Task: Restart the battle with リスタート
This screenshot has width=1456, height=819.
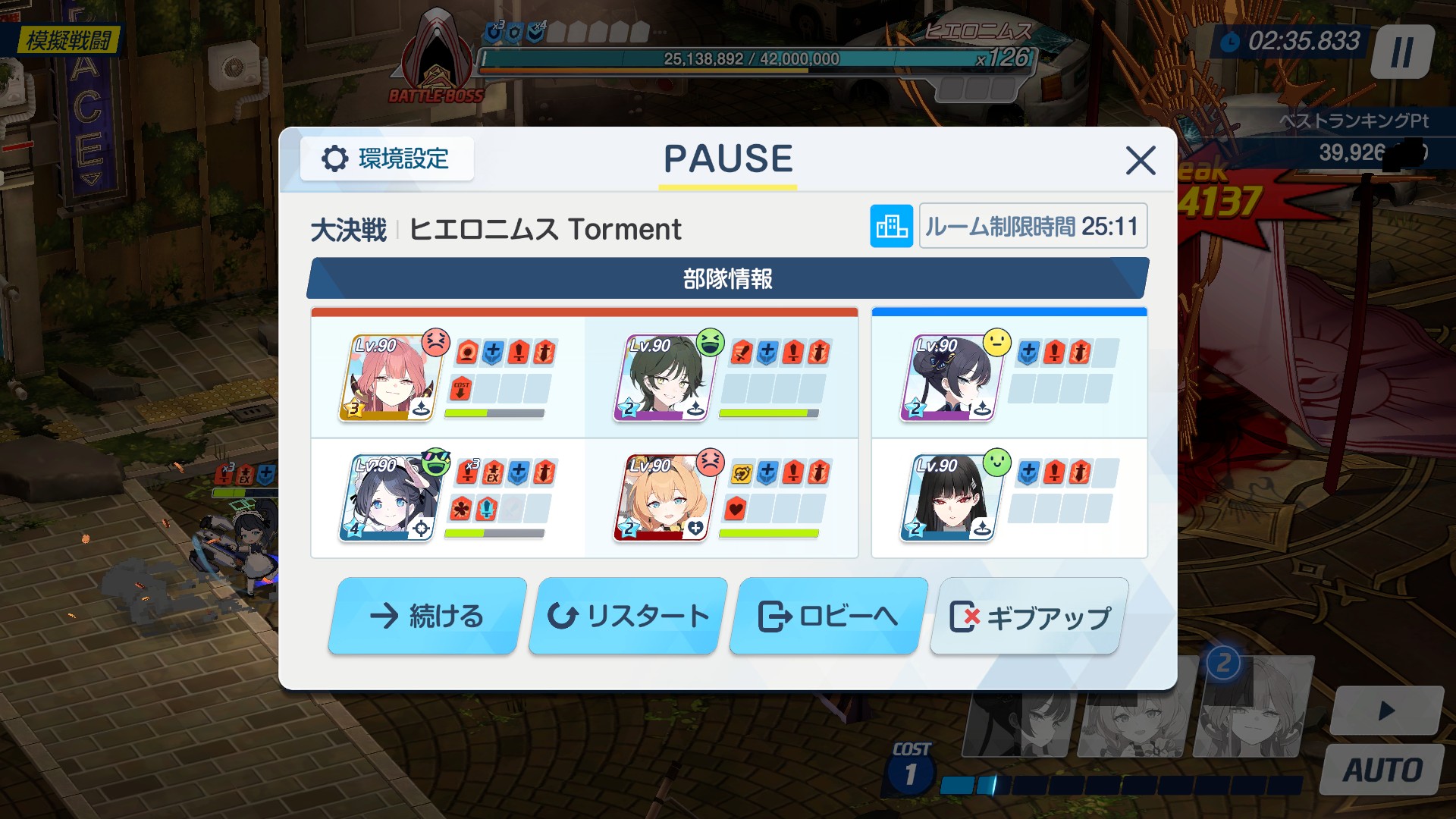Action: 628,616
